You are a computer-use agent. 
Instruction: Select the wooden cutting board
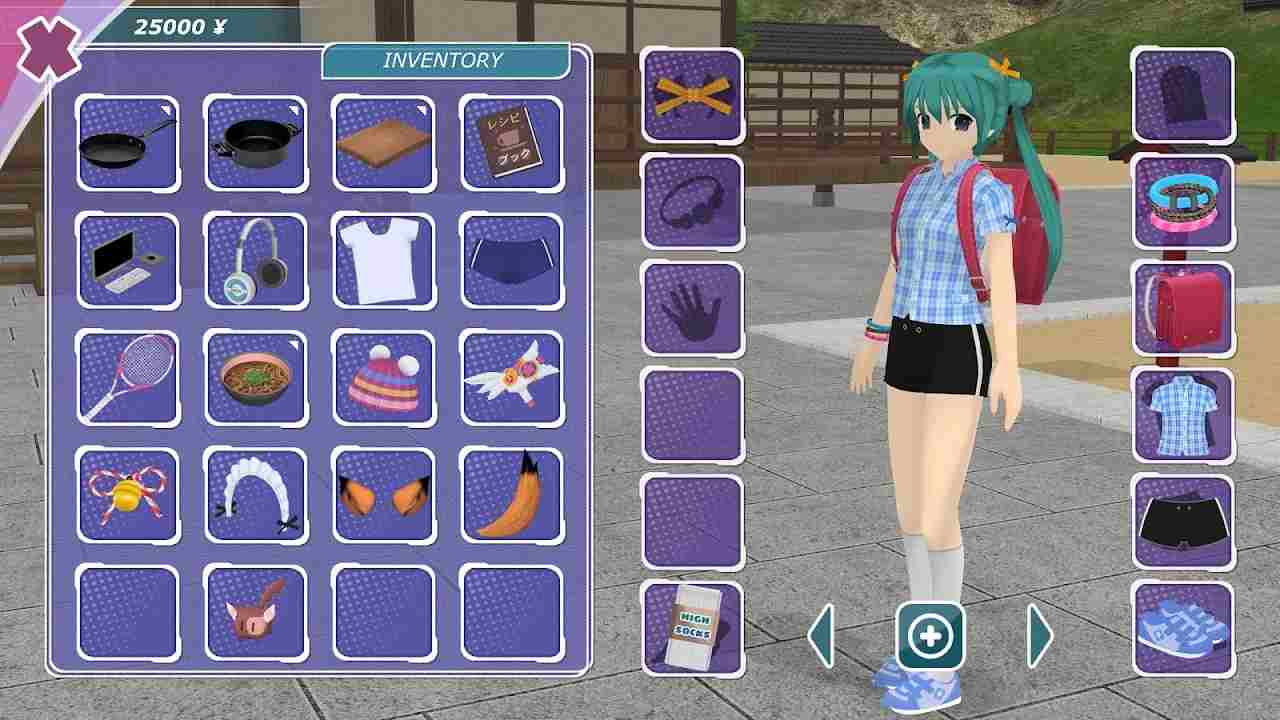point(386,140)
